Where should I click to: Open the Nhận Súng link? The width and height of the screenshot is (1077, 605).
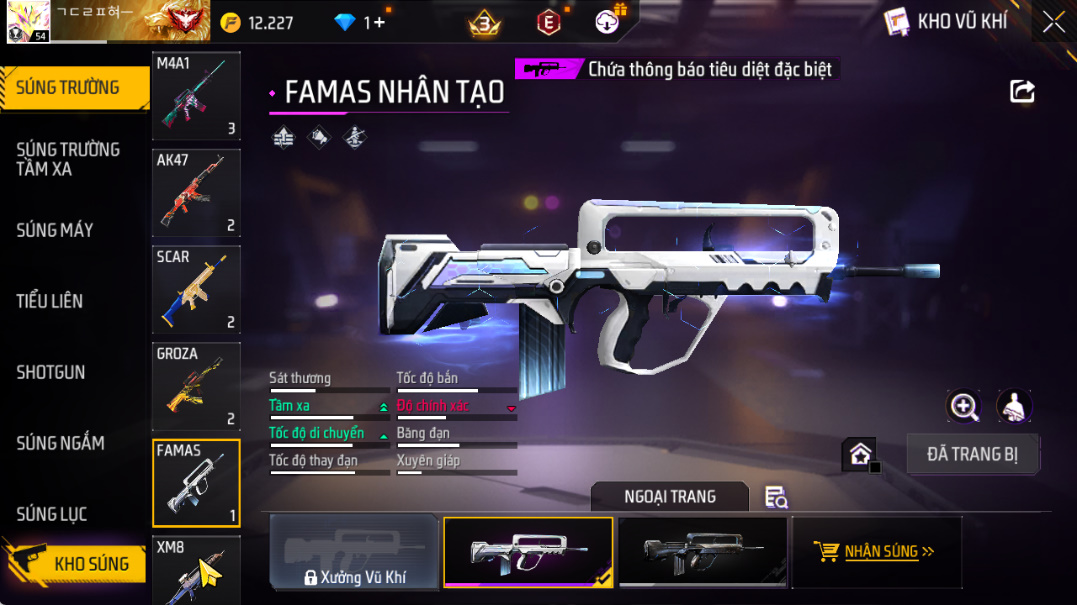877,551
